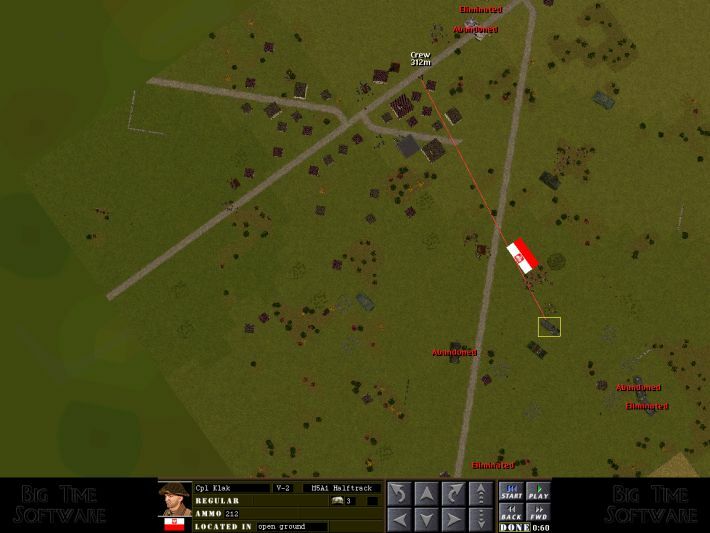The width and height of the screenshot is (710, 533).
Task: Lower view with dotted down arrow
Action: (x=482, y=519)
